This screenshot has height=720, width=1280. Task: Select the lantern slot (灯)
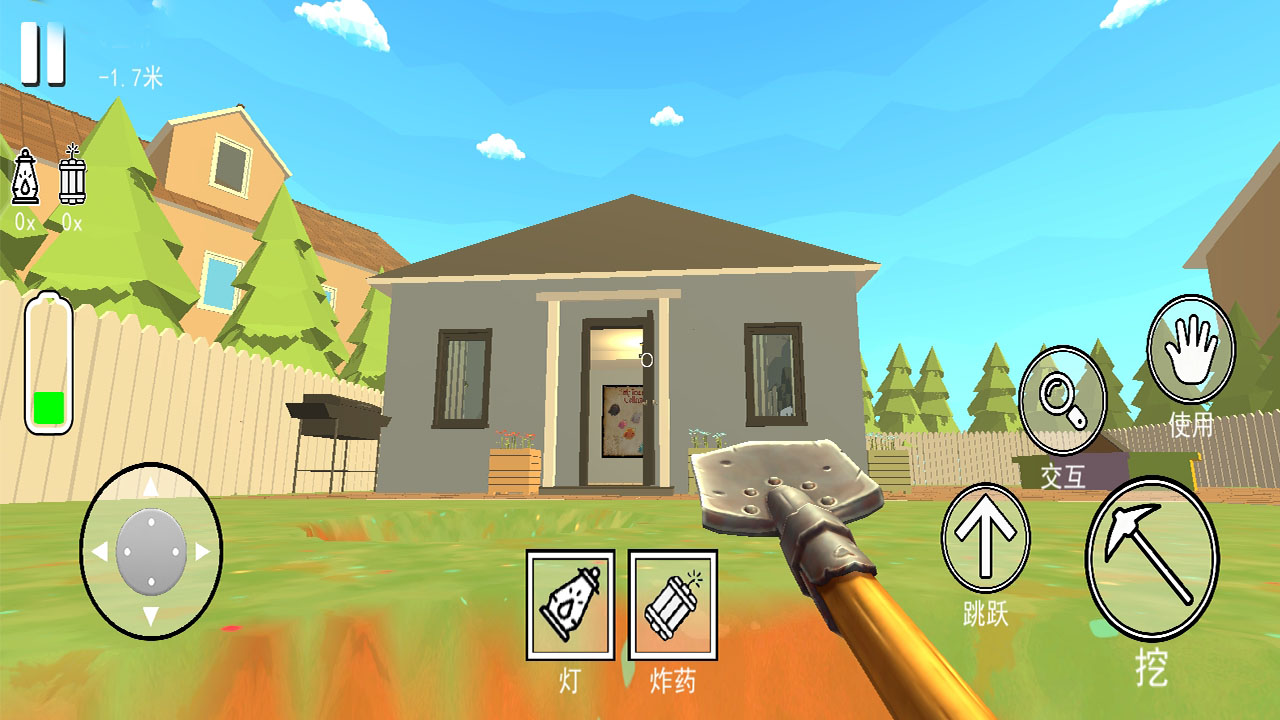tap(571, 604)
